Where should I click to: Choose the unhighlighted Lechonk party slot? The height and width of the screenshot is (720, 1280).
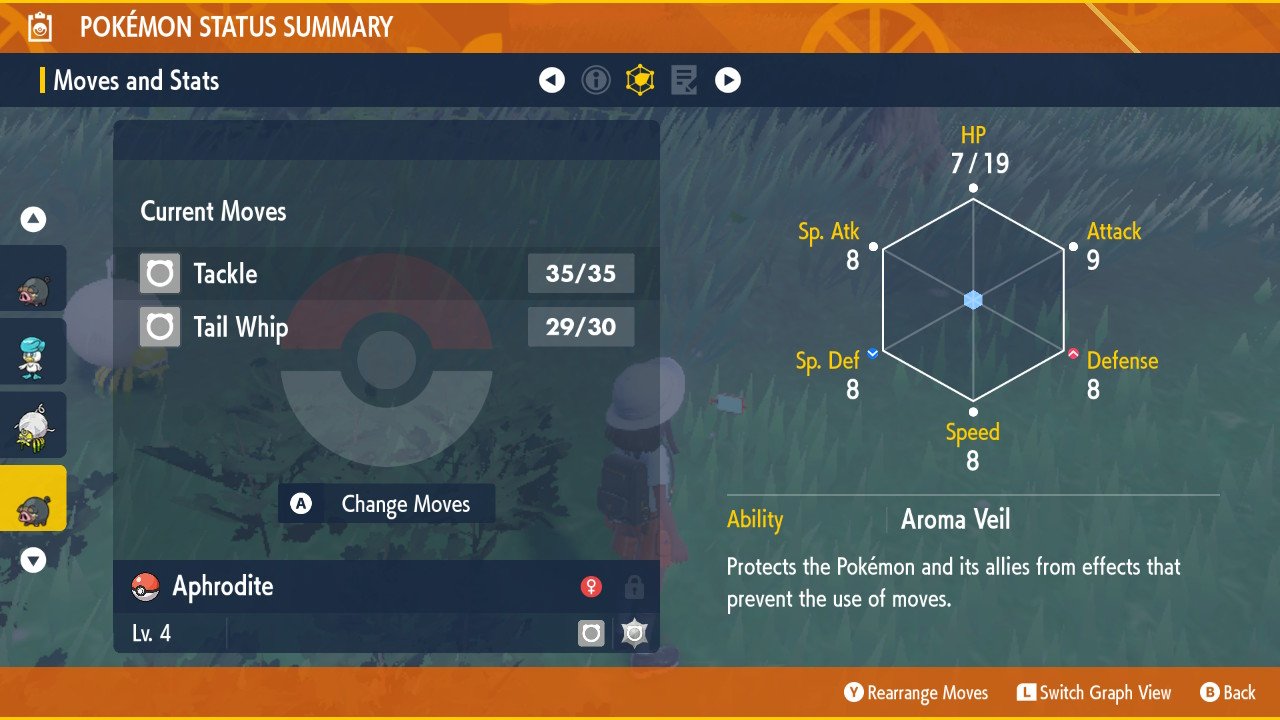(33, 278)
